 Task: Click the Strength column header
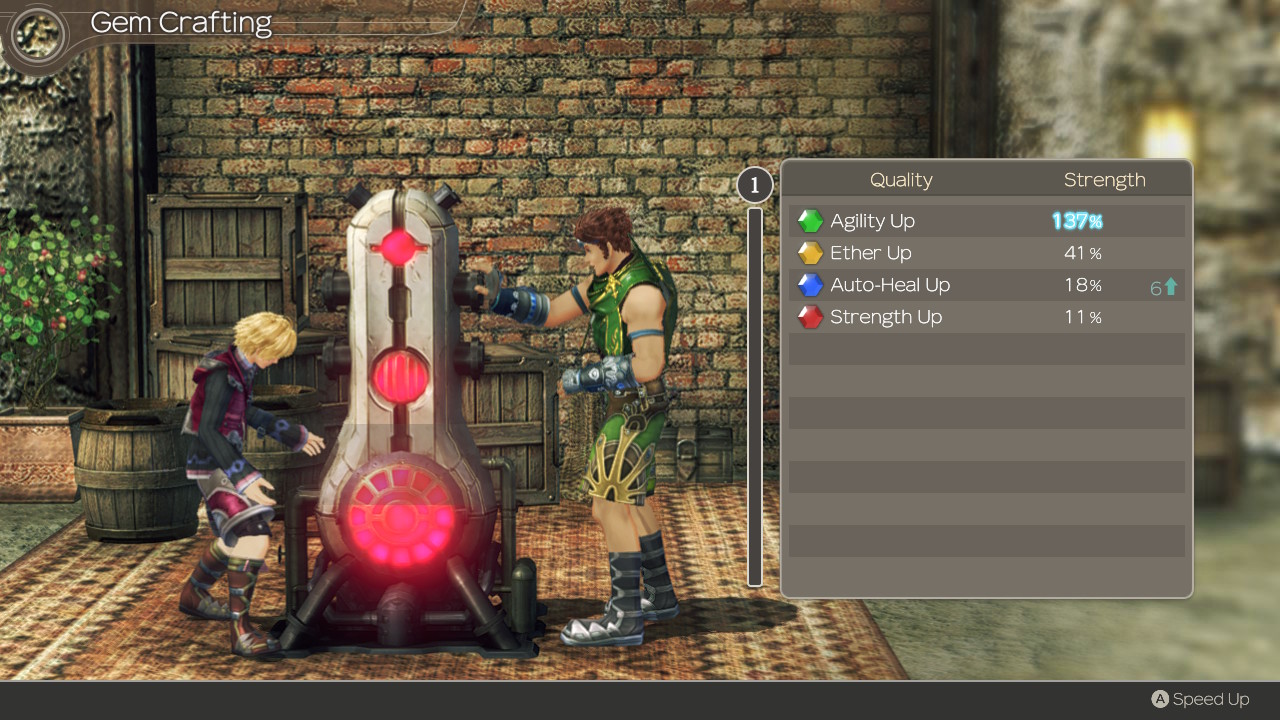coord(1105,179)
